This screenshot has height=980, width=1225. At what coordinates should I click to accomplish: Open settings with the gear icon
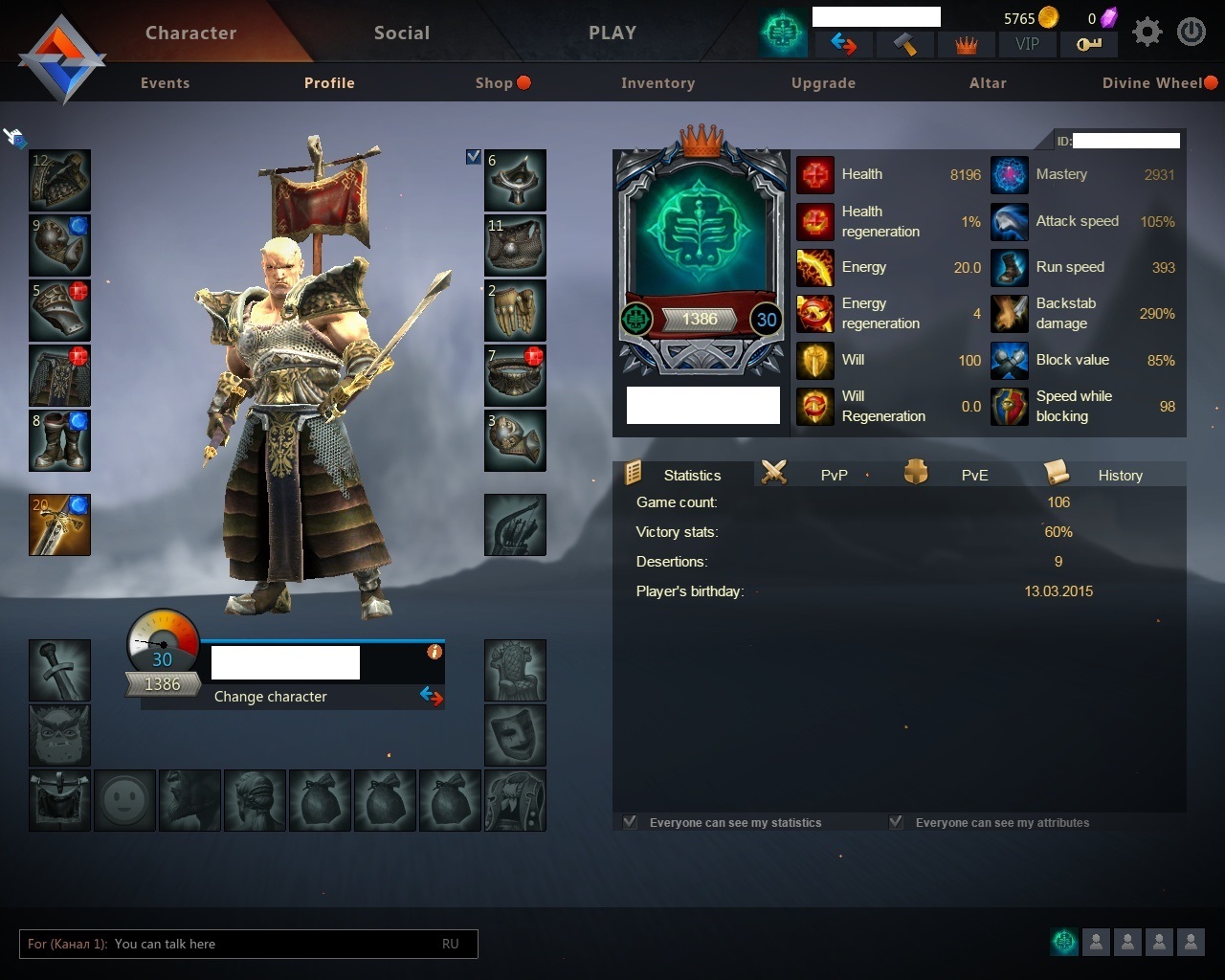pyautogui.click(x=1147, y=33)
